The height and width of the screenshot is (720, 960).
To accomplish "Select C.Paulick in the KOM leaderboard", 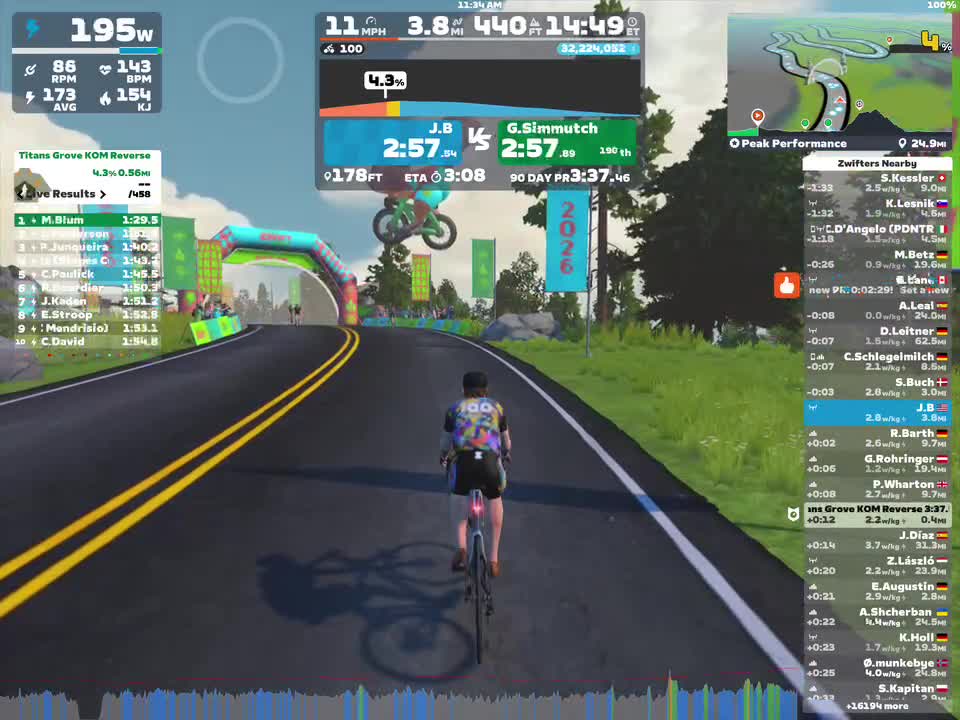I will pyautogui.click(x=86, y=274).
